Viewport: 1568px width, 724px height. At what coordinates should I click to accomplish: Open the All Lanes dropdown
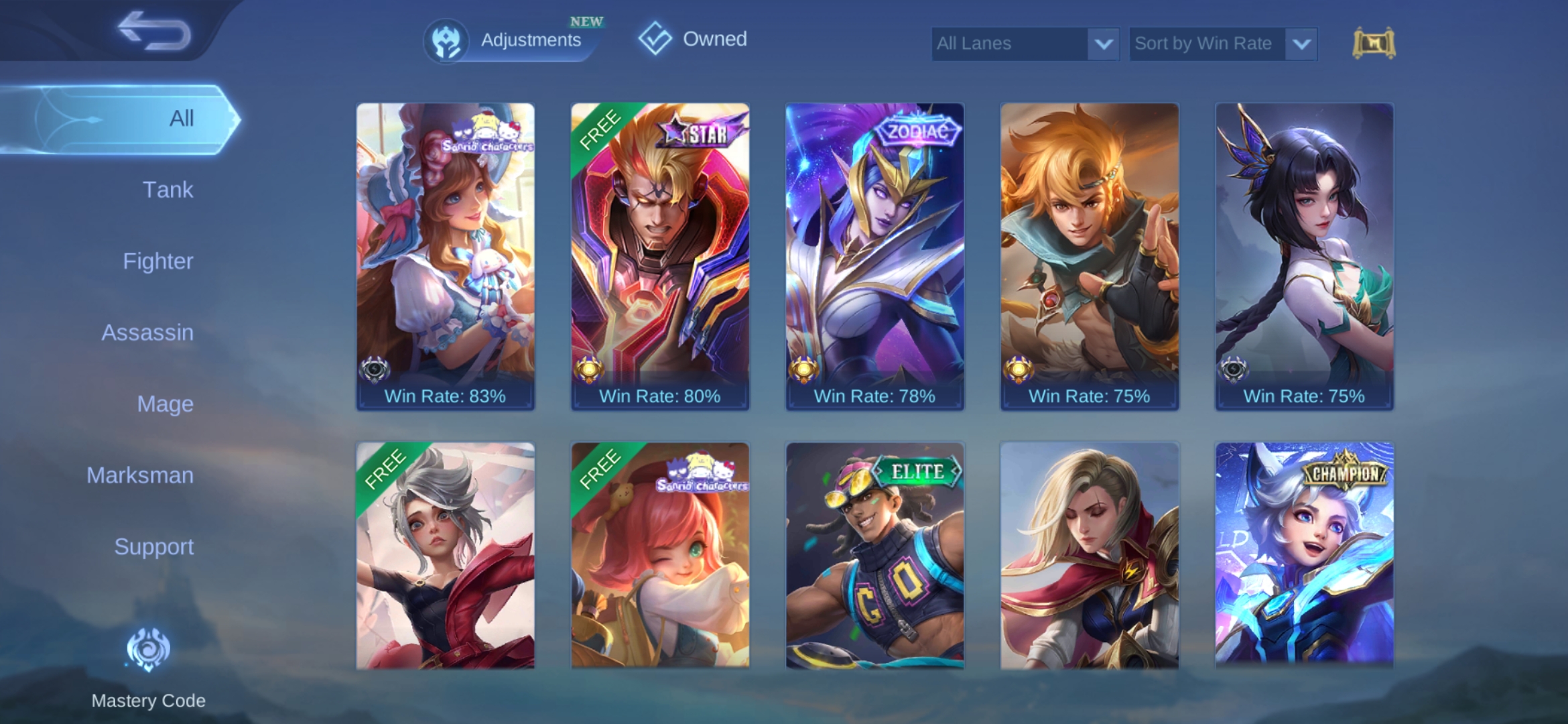point(1025,44)
